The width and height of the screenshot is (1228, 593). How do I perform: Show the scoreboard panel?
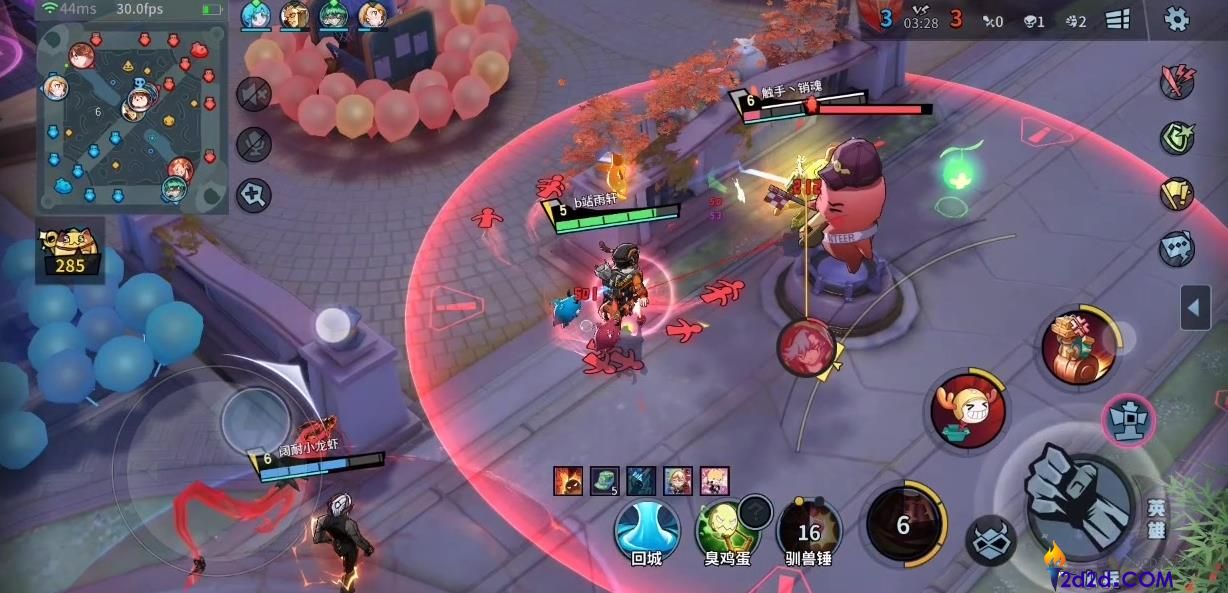tap(1118, 20)
